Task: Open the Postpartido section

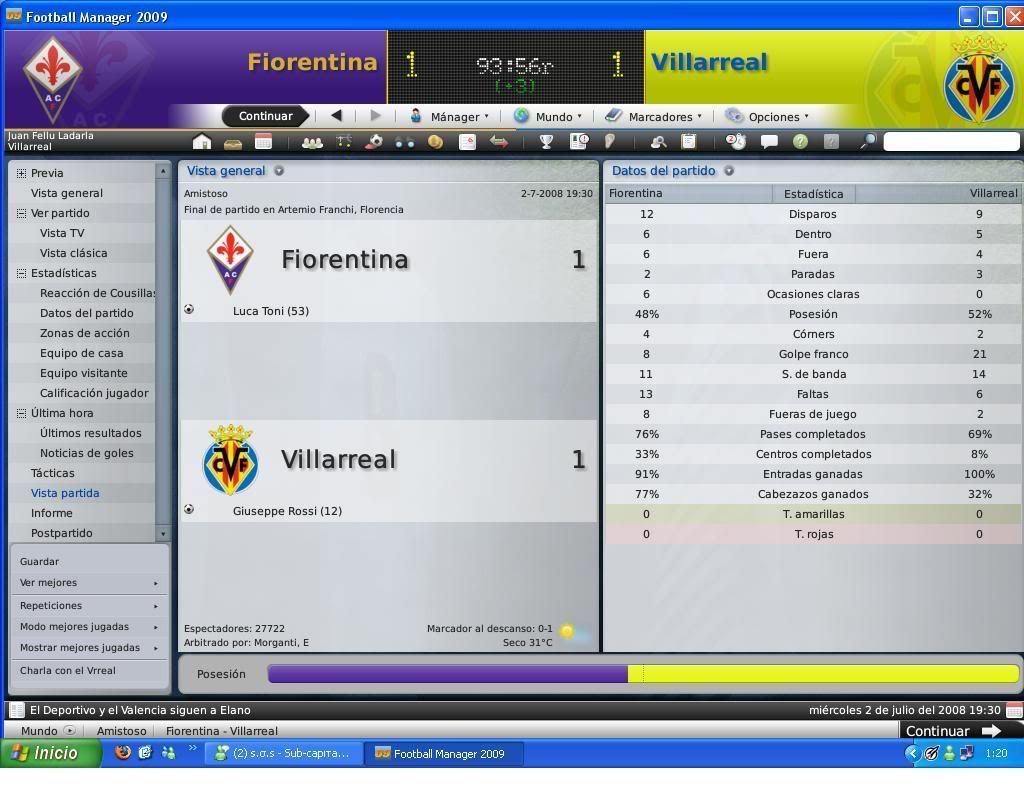Action: (x=61, y=533)
